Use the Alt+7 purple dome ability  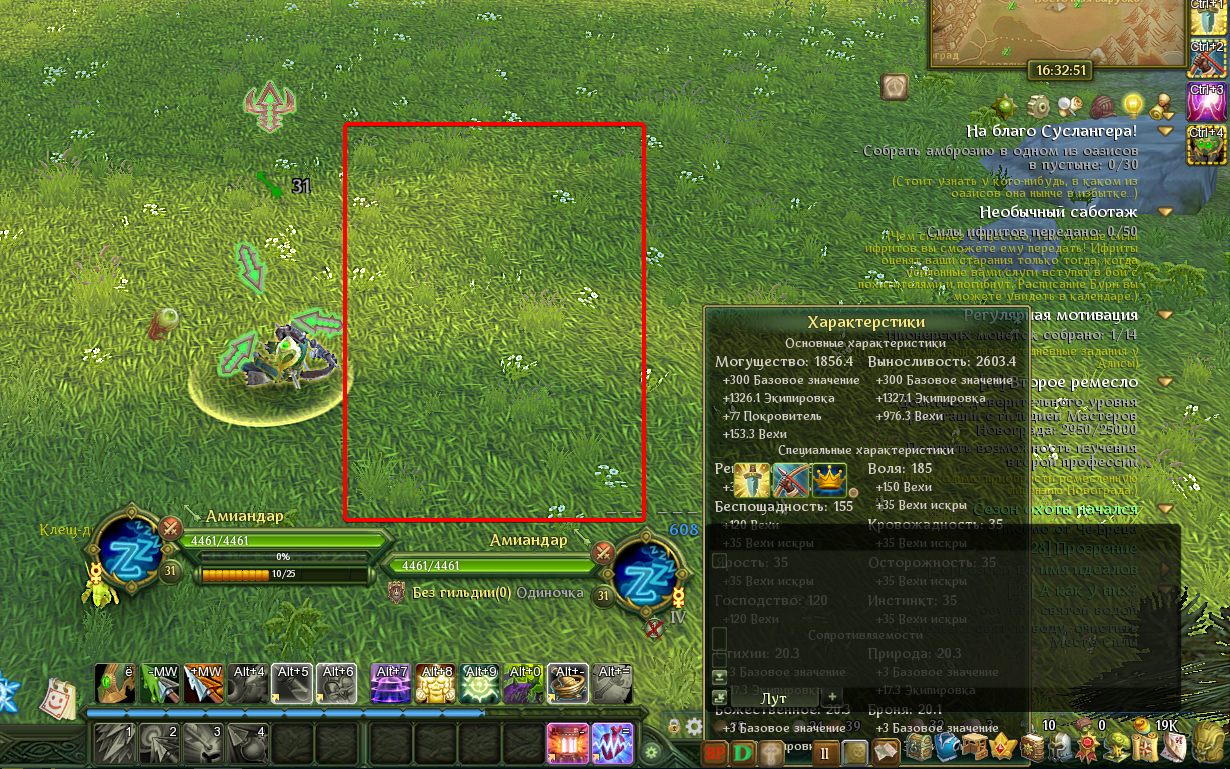click(x=391, y=684)
